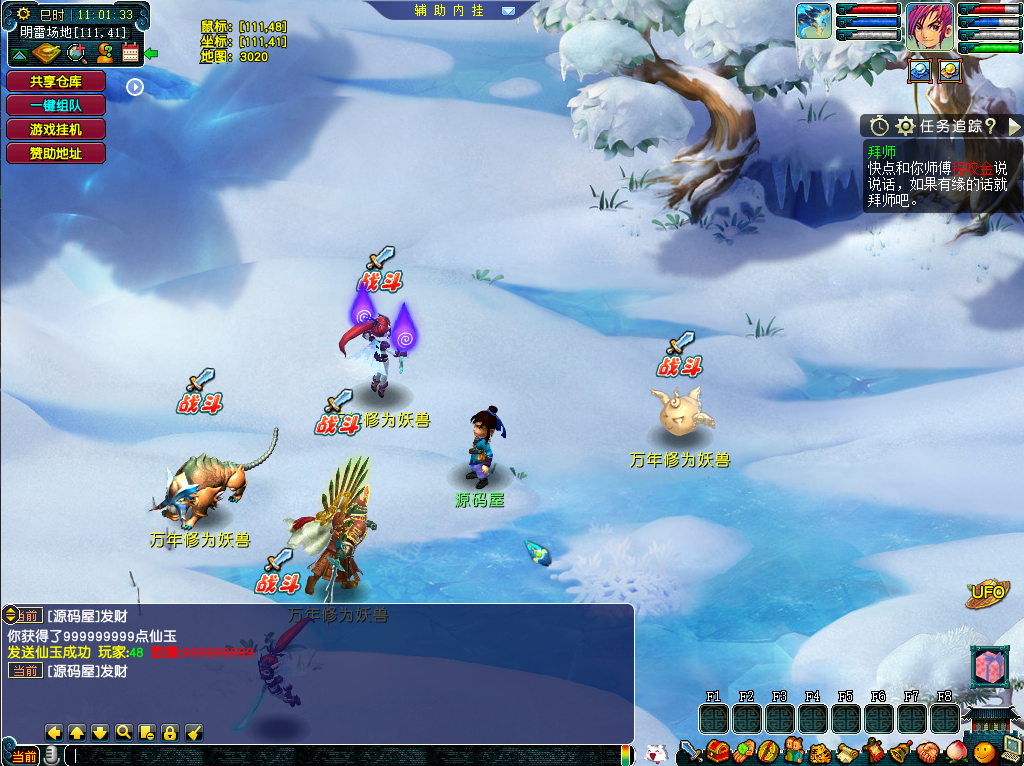Expand the 辅助内挂 dropdown at top
Image resolution: width=1024 pixels, height=766 pixels.
point(508,11)
